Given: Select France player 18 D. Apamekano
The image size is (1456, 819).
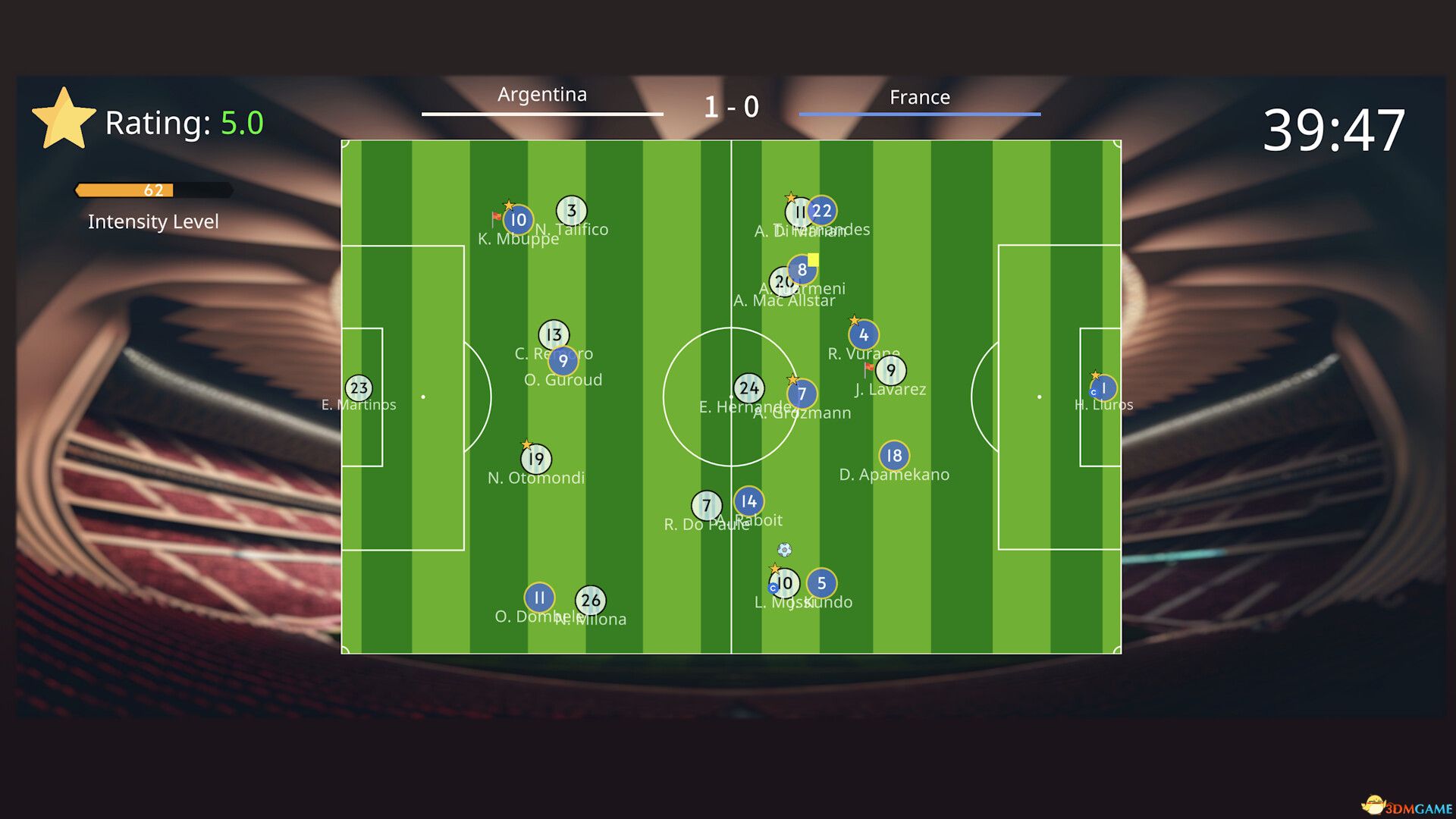Looking at the screenshot, I should 894,455.
